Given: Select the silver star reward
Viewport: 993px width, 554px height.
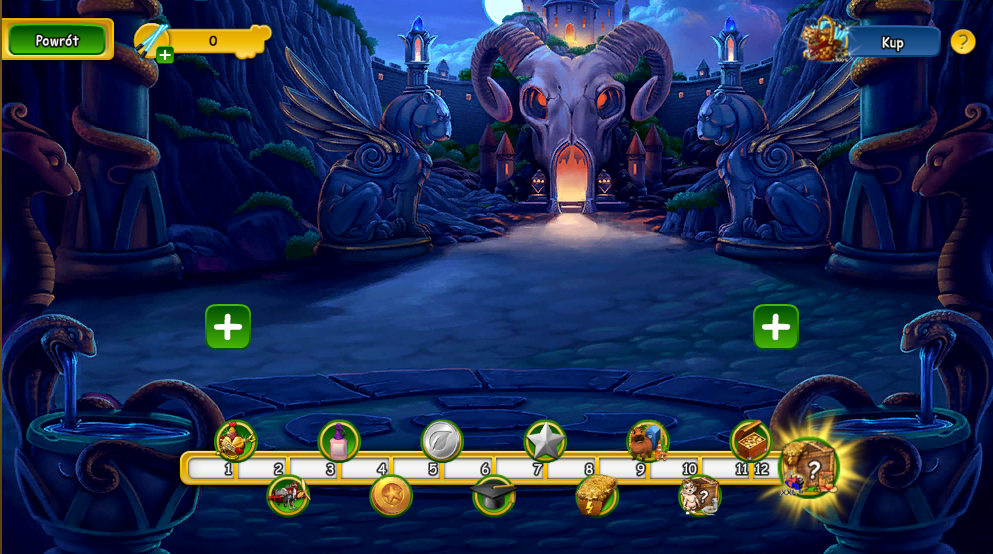Looking at the screenshot, I should (545, 441).
